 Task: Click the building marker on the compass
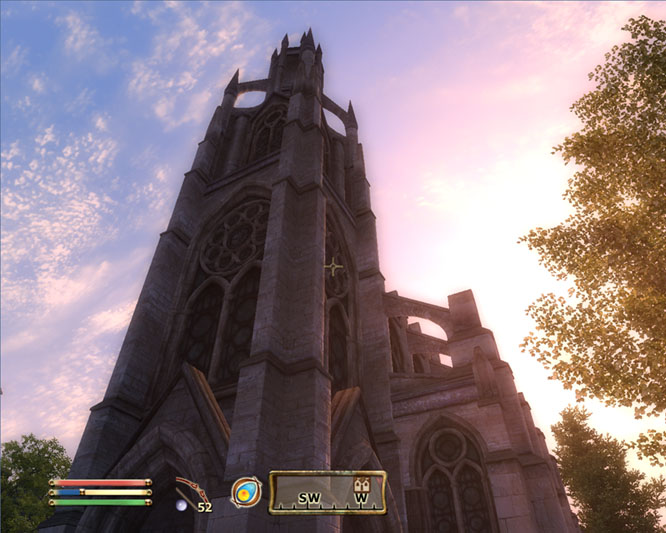pyautogui.click(x=363, y=486)
